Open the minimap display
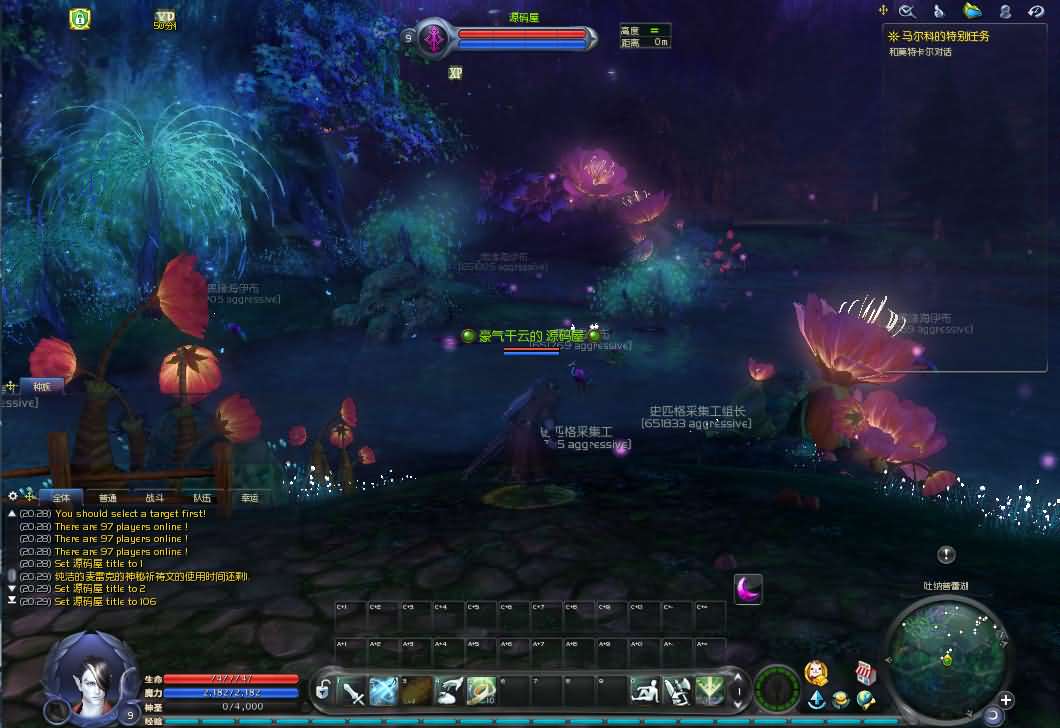The width and height of the screenshot is (1060, 728). click(x=945, y=648)
